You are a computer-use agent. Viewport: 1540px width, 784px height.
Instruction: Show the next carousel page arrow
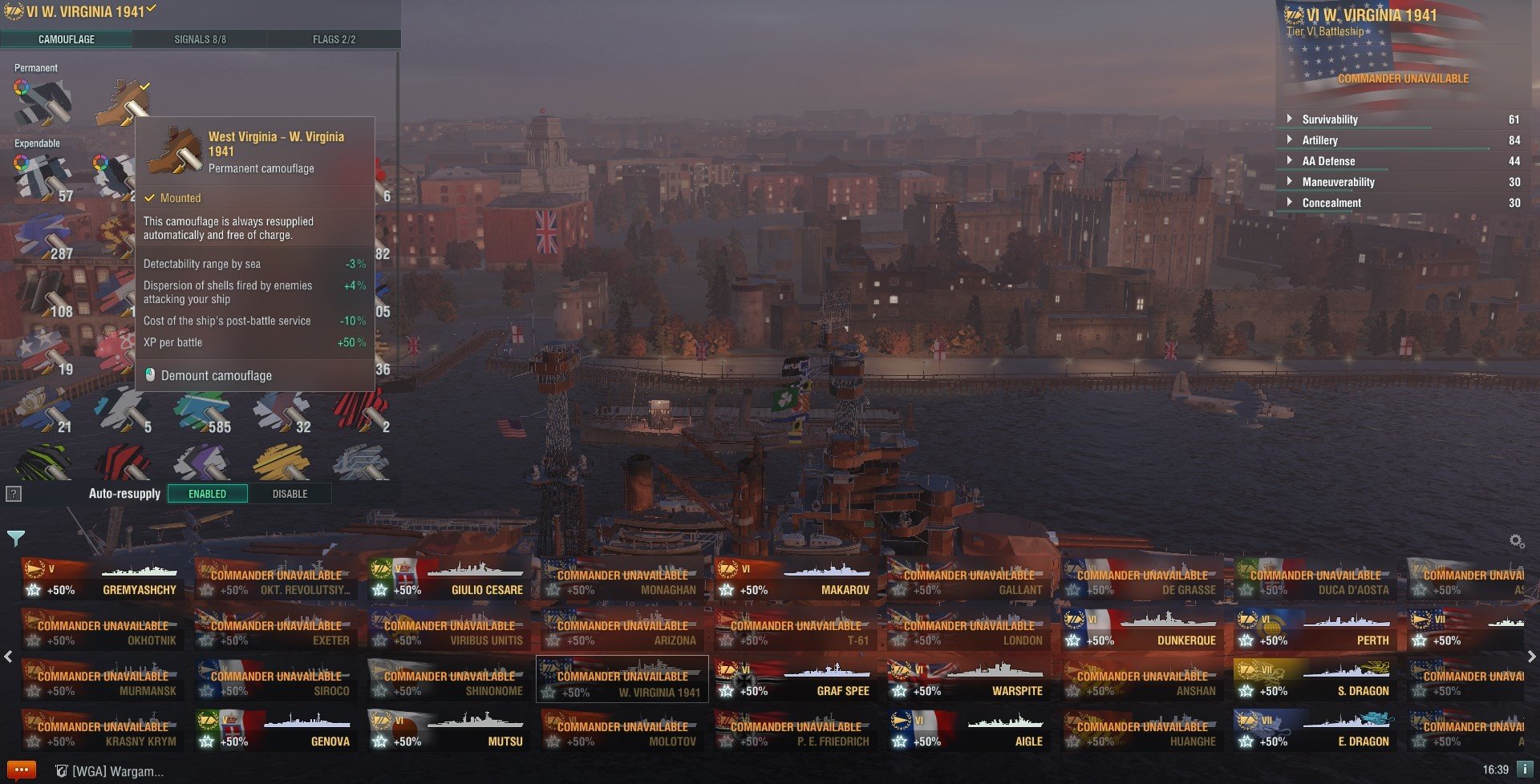(x=1531, y=657)
